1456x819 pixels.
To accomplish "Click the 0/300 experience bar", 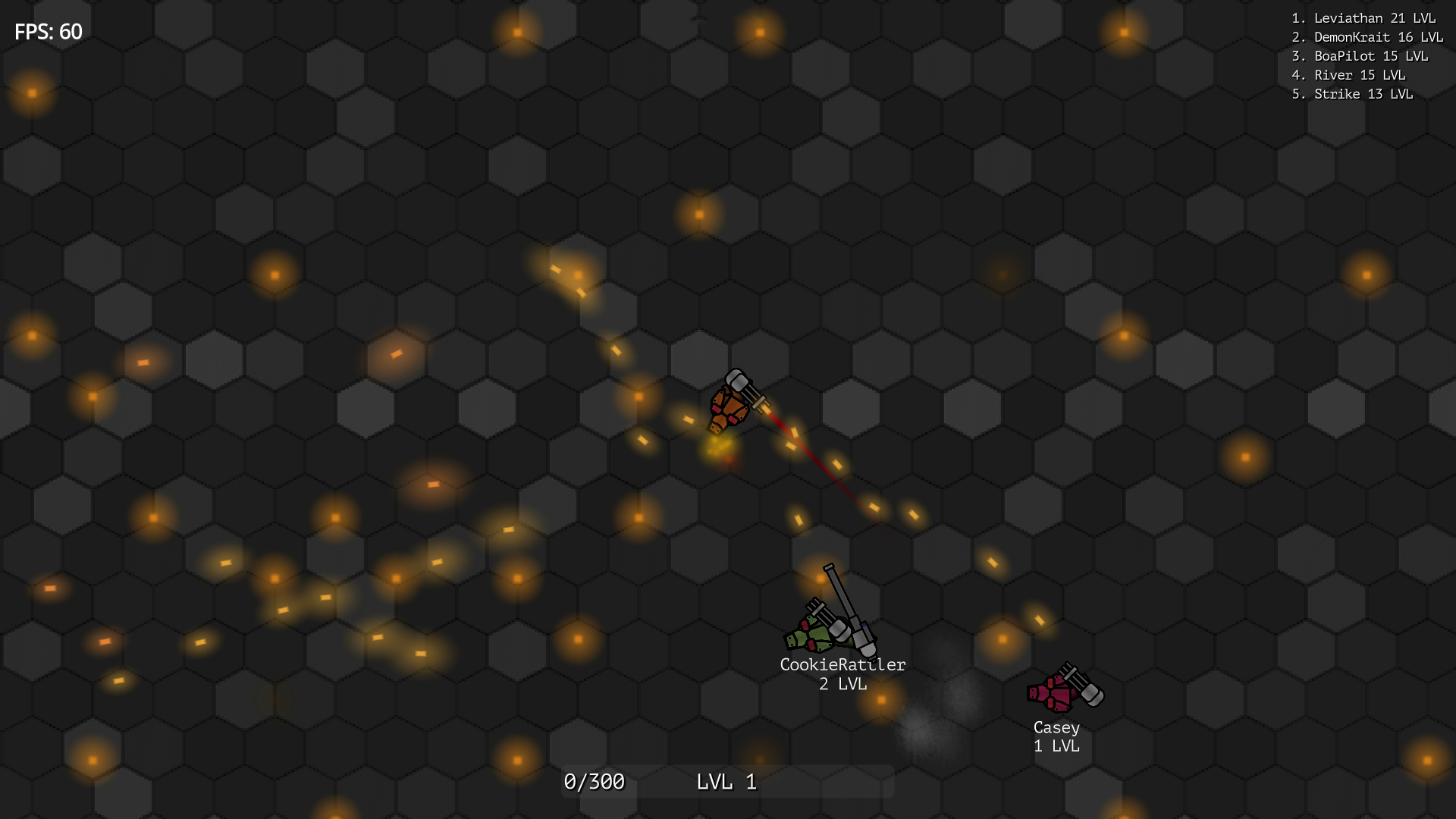I will 594,781.
